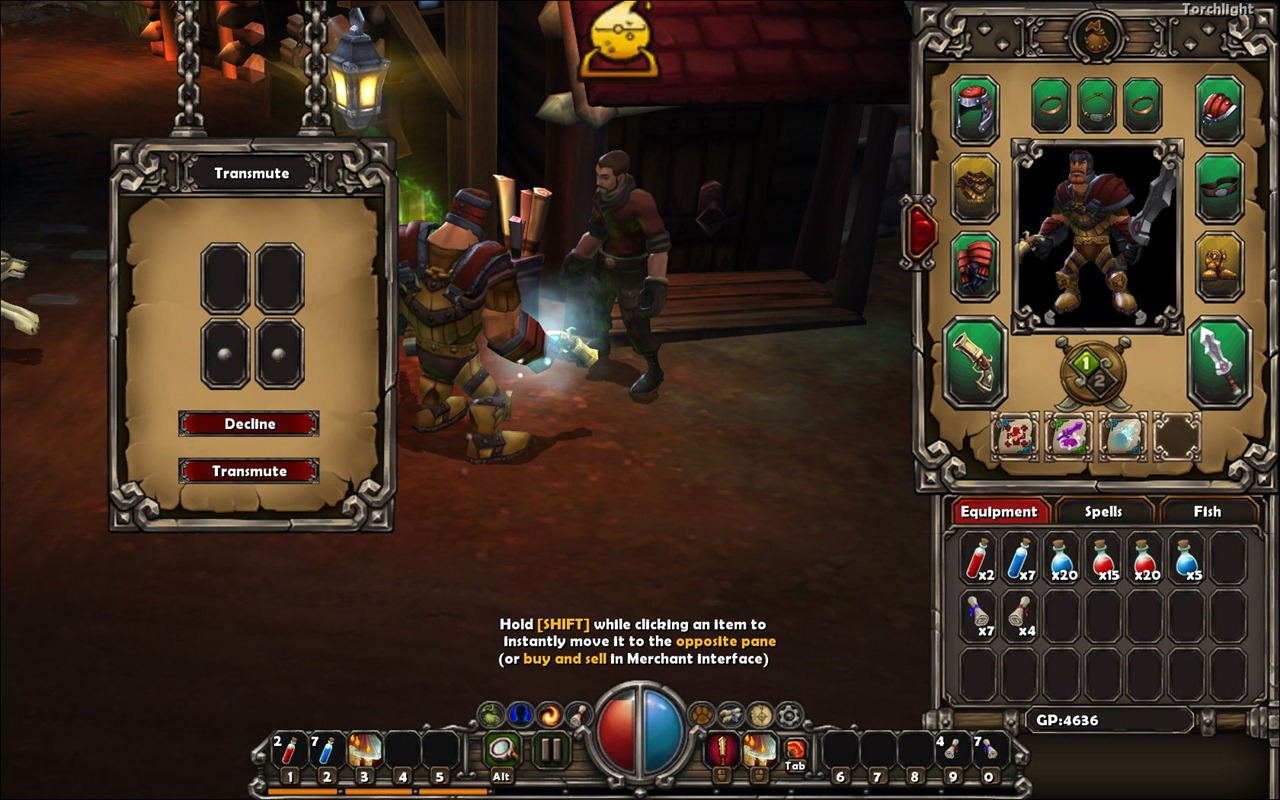This screenshot has width=1280, height=800.
Task: Pick the equipped boots slot
Action: pyautogui.click(x=1220, y=267)
